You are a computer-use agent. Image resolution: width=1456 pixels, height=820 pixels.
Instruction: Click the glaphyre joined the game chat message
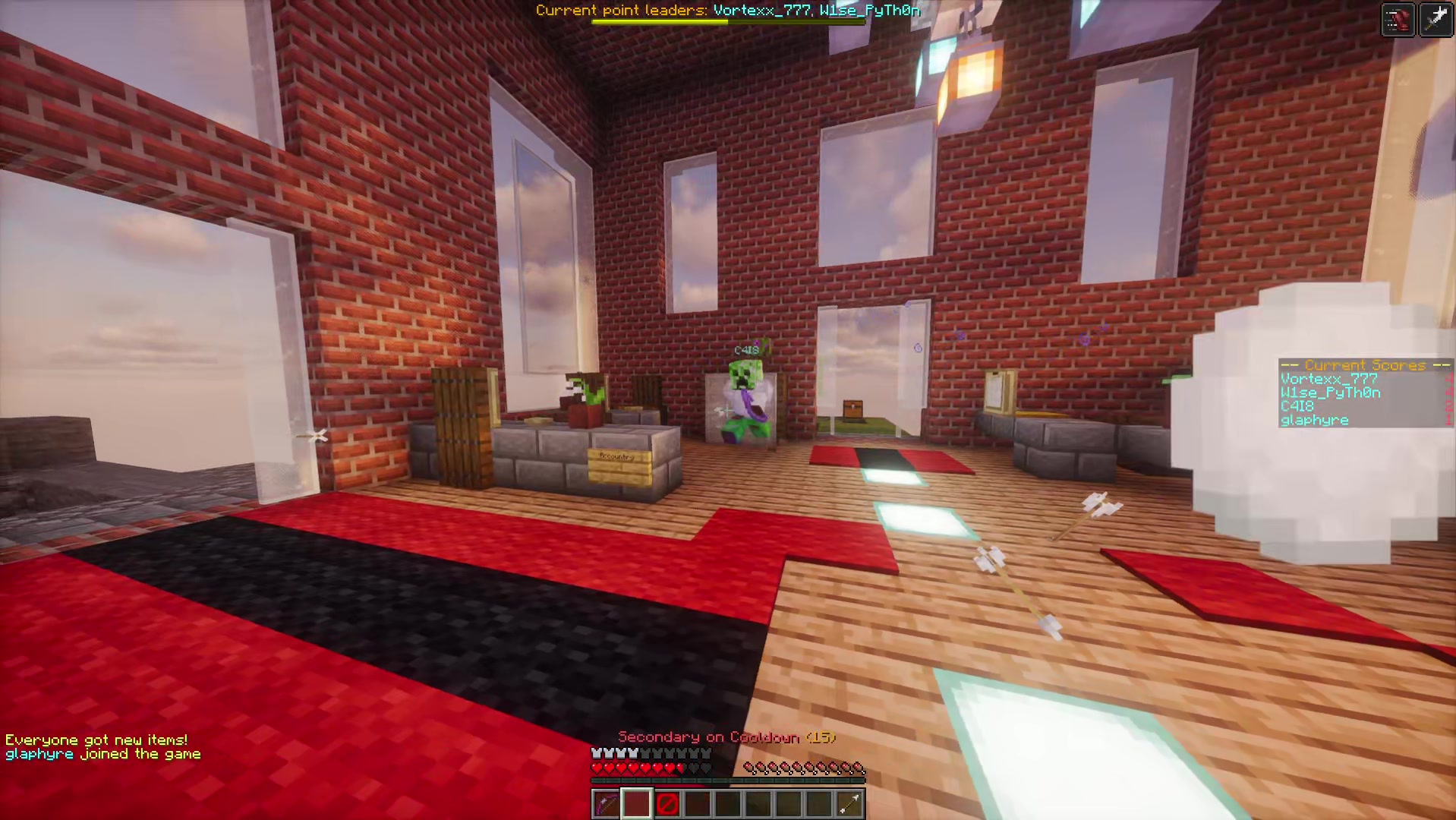[103, 753]
